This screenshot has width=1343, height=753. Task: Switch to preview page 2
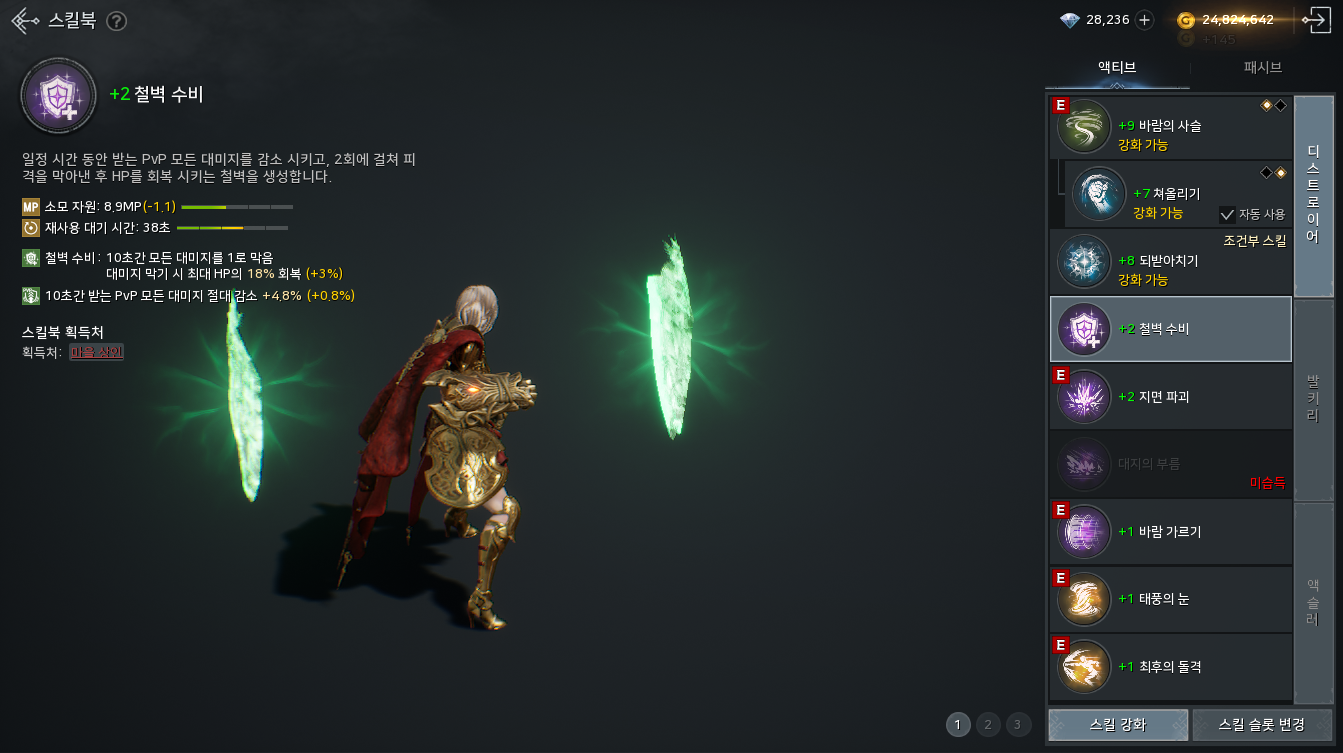[988, 725]
